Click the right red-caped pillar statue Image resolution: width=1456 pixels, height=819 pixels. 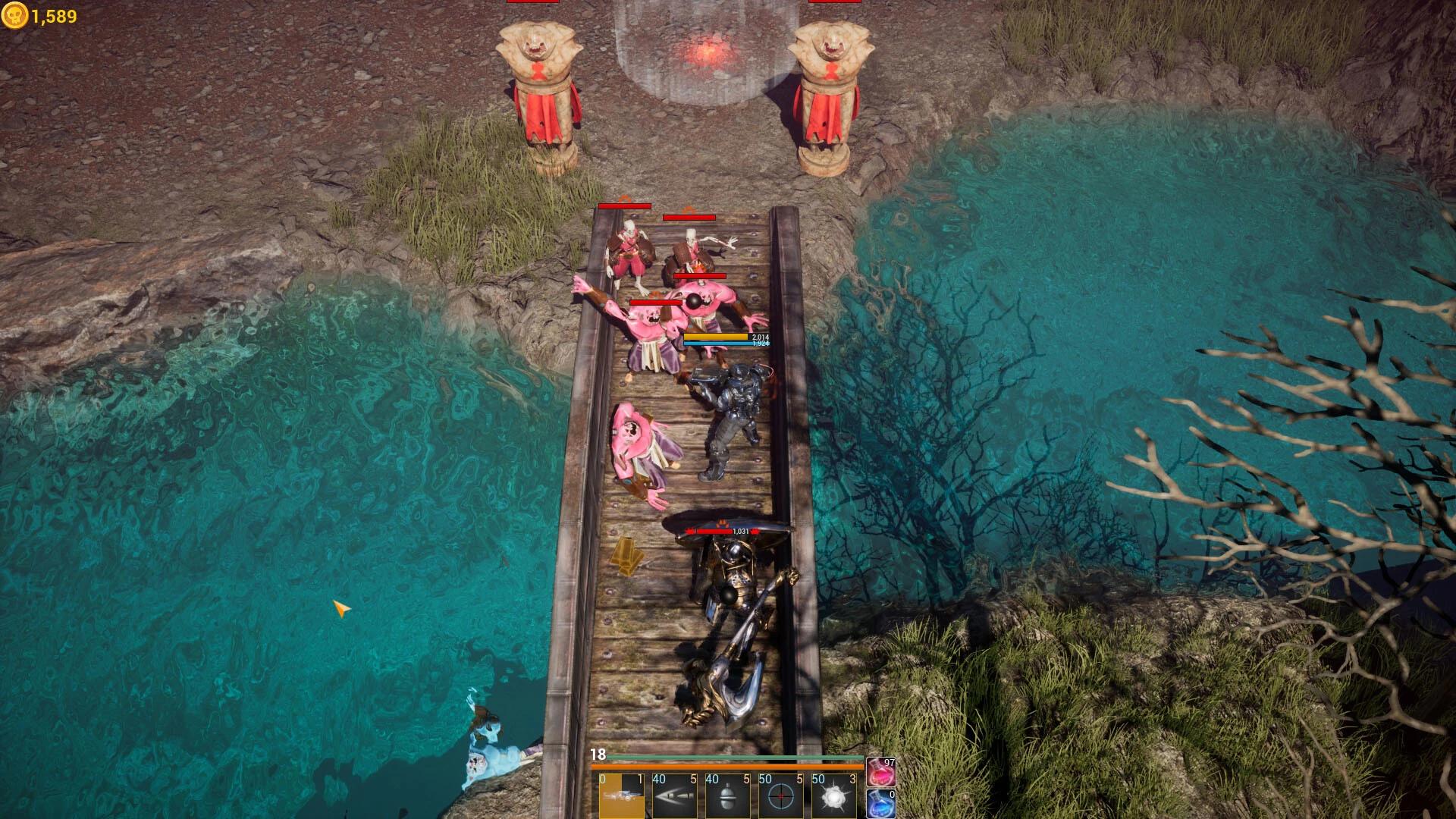(x=830, y=91)
